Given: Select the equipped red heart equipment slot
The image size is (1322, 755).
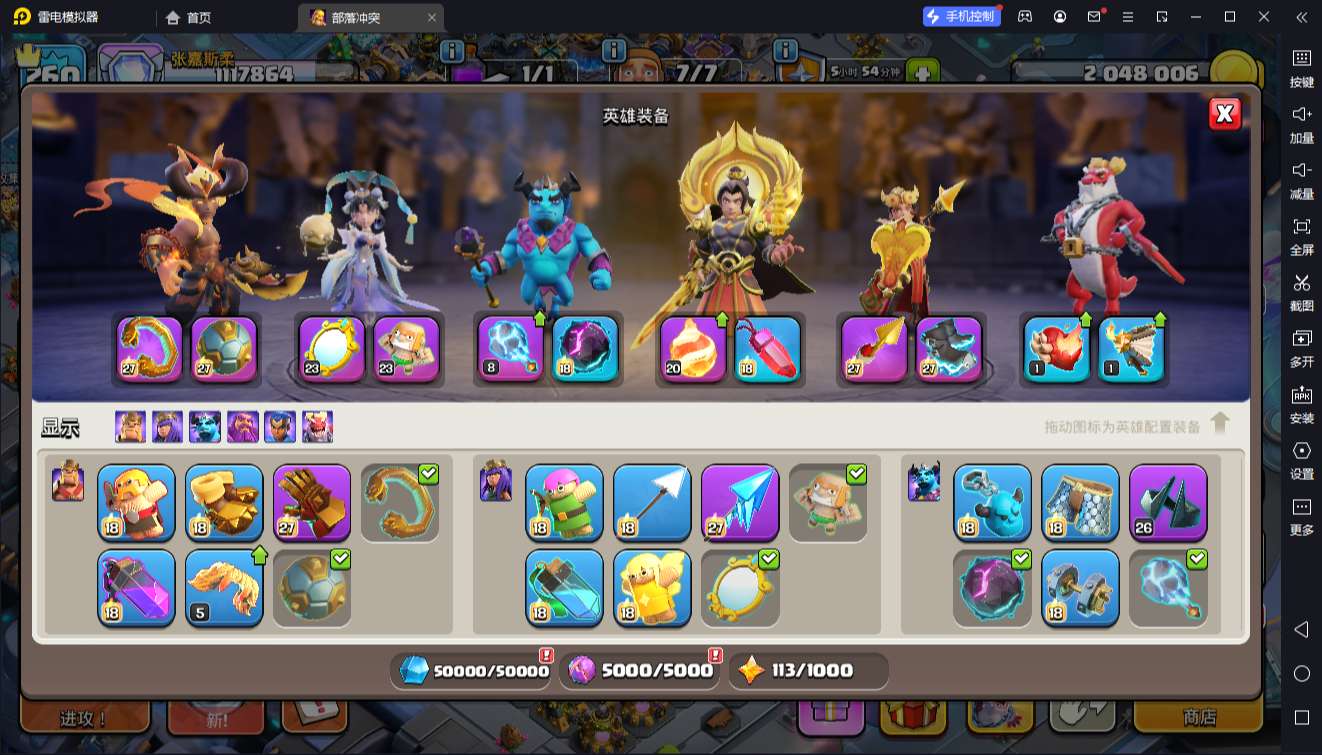Looking at the screenshot, I should click(x=1056, y=349).
